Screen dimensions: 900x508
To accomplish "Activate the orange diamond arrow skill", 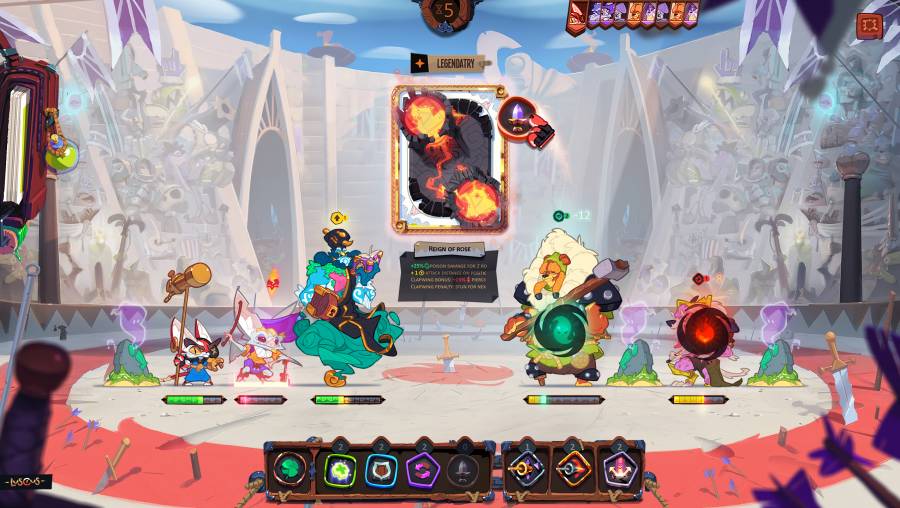I will click(573, 469).
